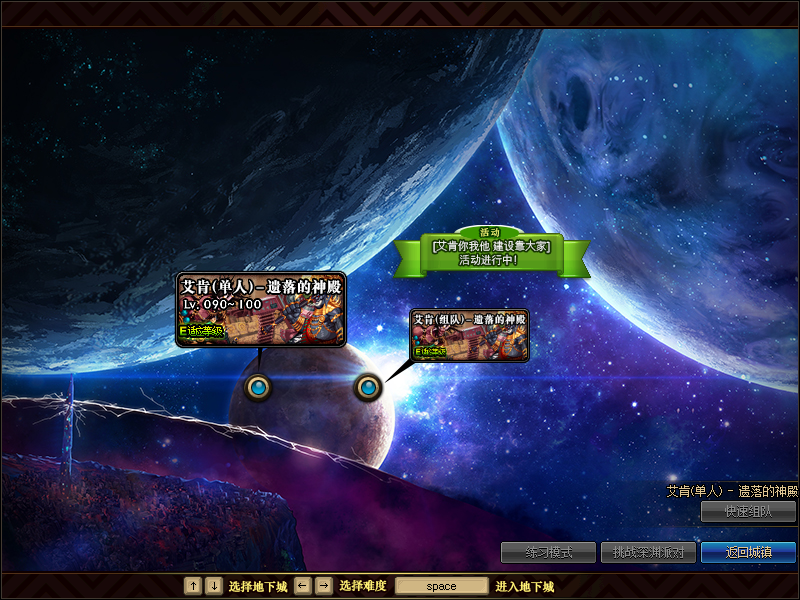
Task: Select the map node linked to the 单人 dungeon
Action: (258, 386)
